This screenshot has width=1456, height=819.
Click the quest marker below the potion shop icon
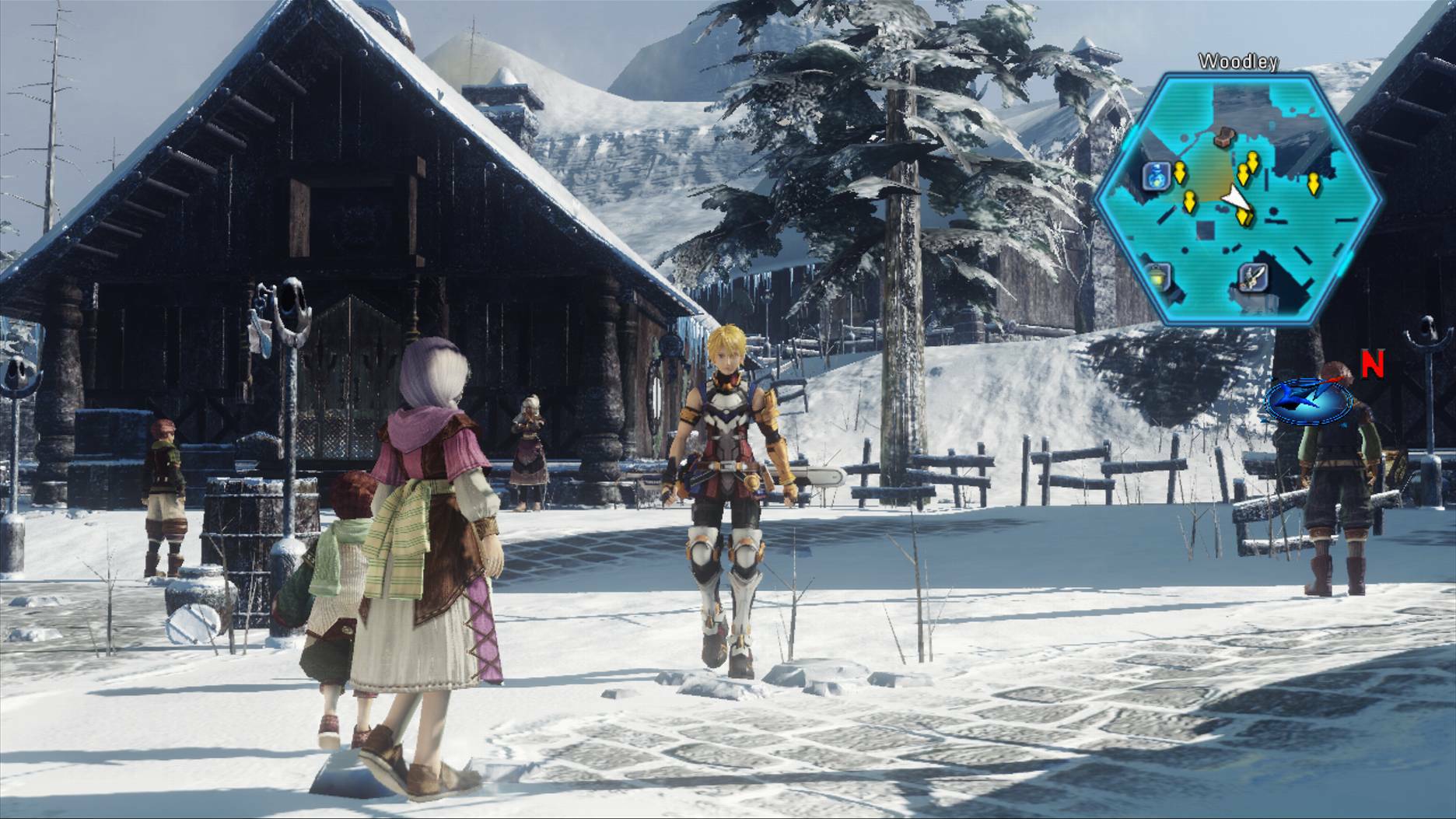(x=1190, y=200)
